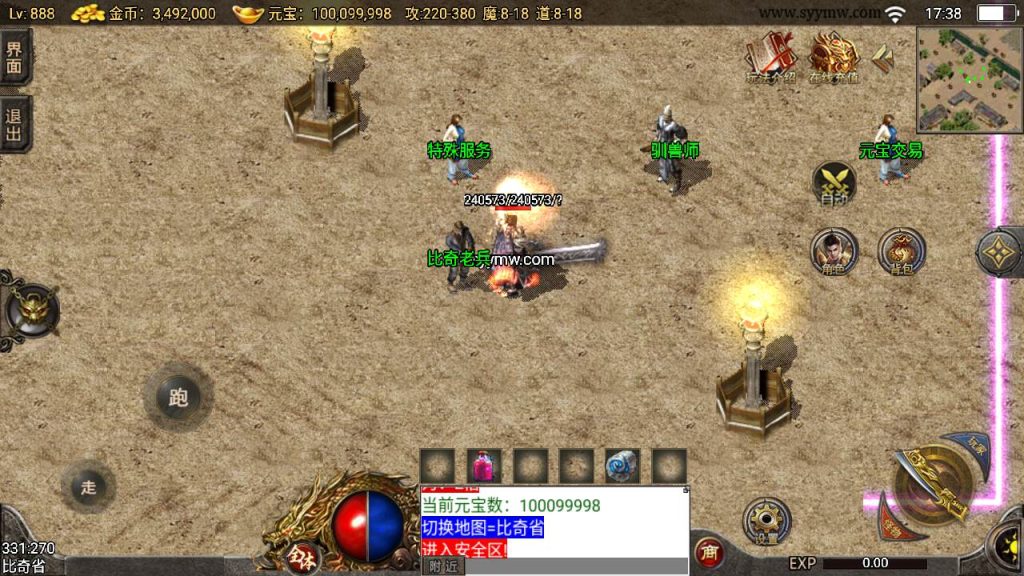Open the 界面 interface tab
1024x576 pixels.
pos(15,56)
